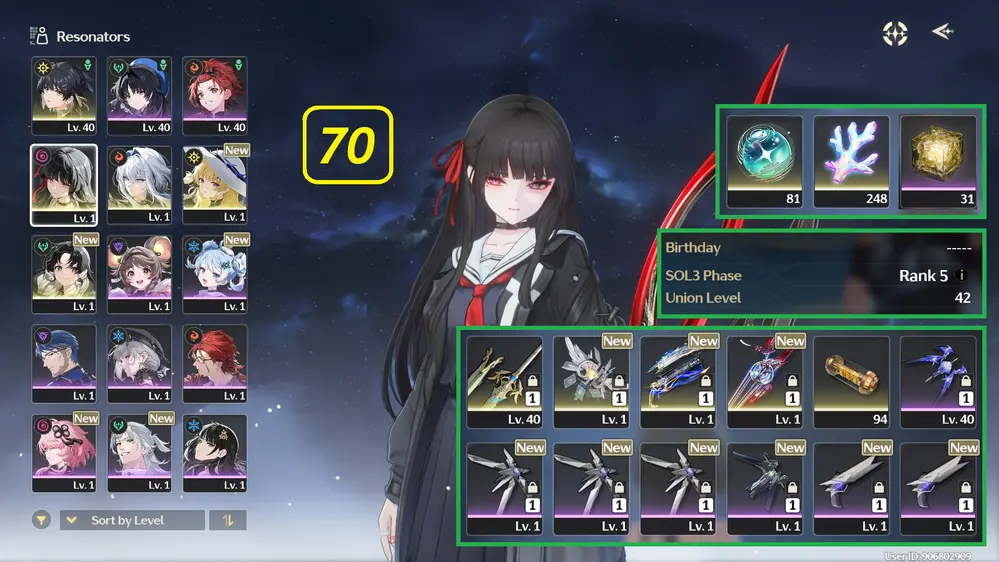Open the Sort by Level dropdown
Screen dimensions: 999x562
[132, 520]
